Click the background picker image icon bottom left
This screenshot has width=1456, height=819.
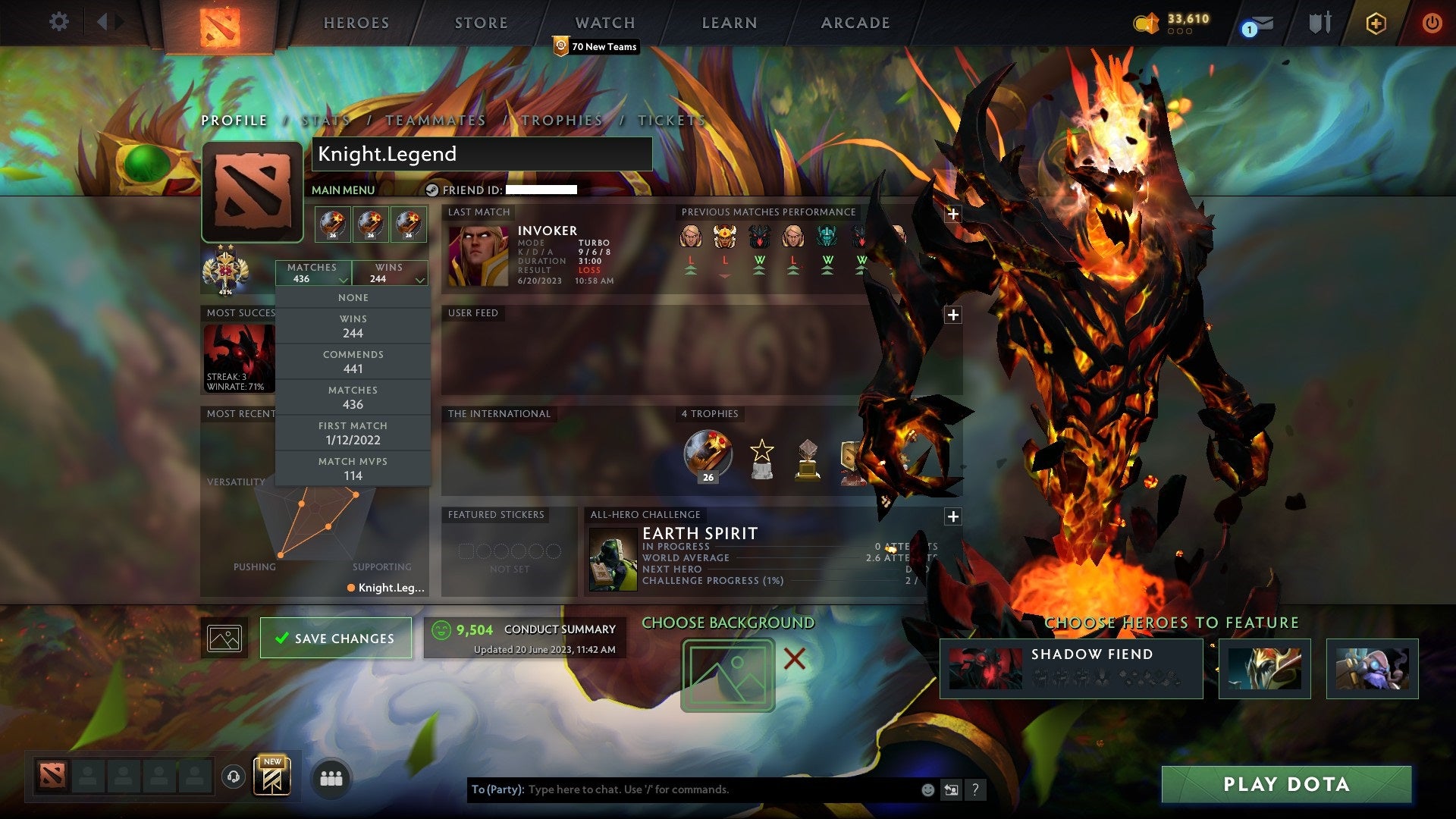pyautogui.click(x=224, y=638)
